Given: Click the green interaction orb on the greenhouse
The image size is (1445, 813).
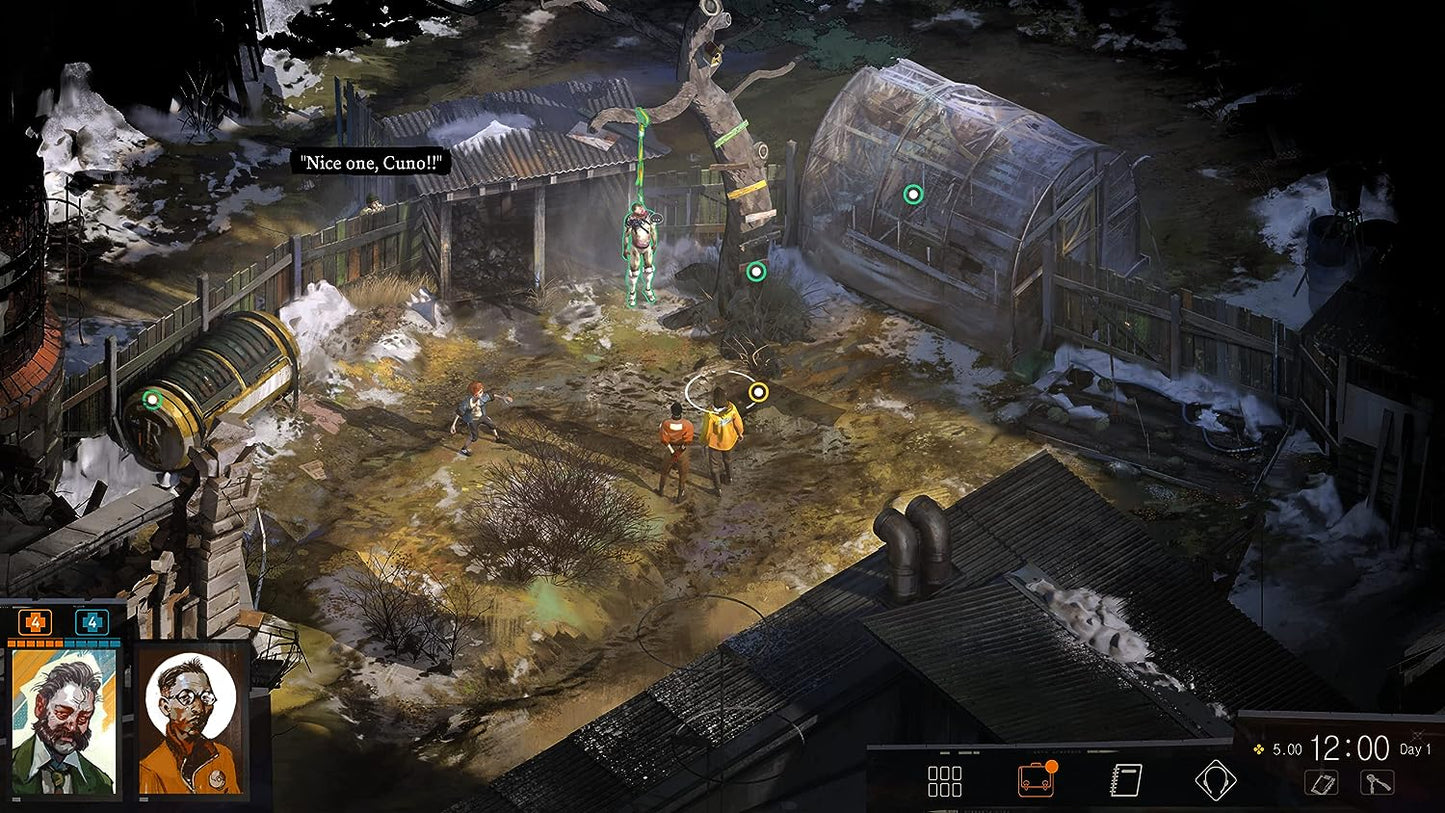Looking at the screenshot, I should click(x=912, y=194).
